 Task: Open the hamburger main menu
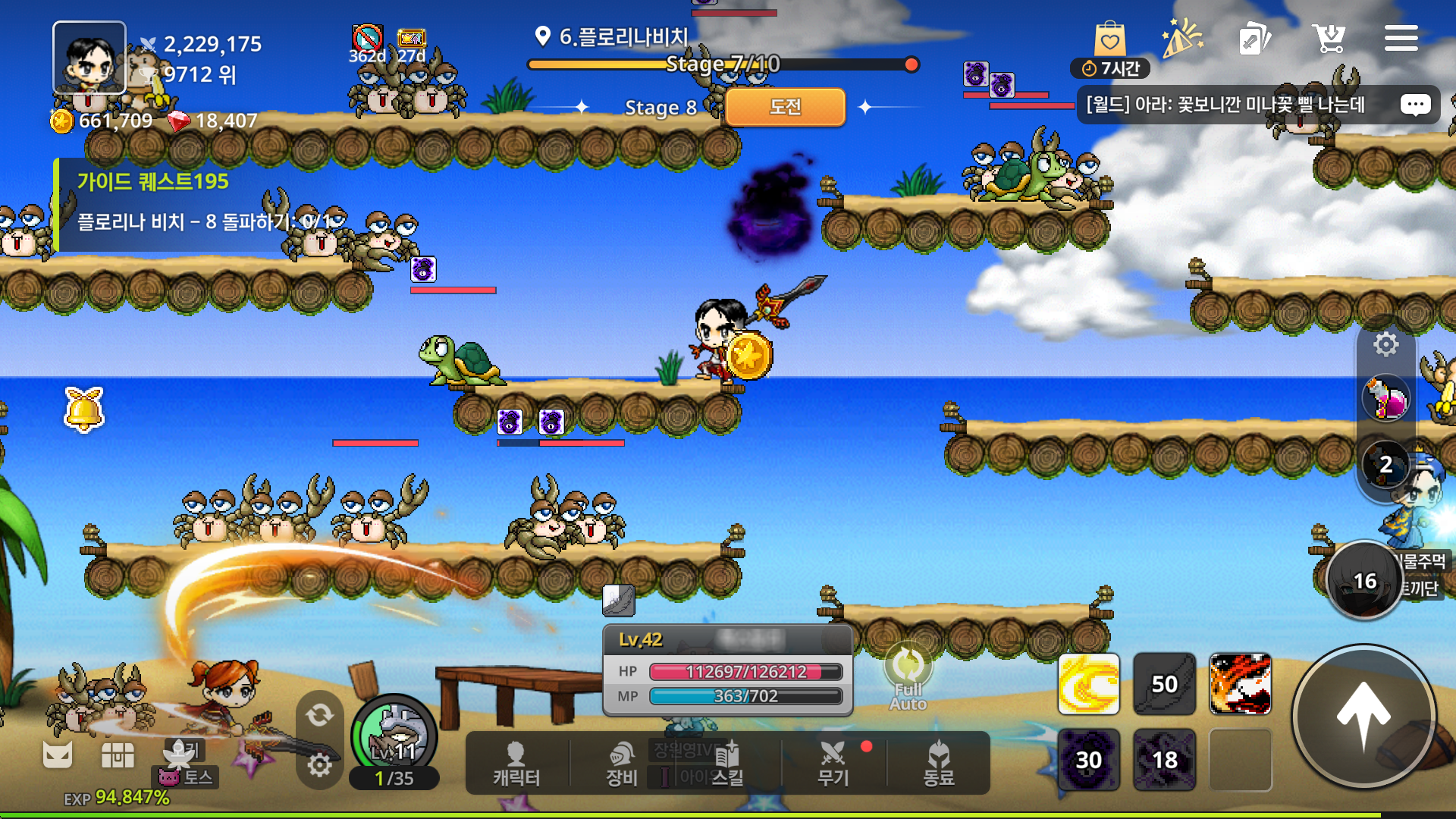pos(1401,38)
